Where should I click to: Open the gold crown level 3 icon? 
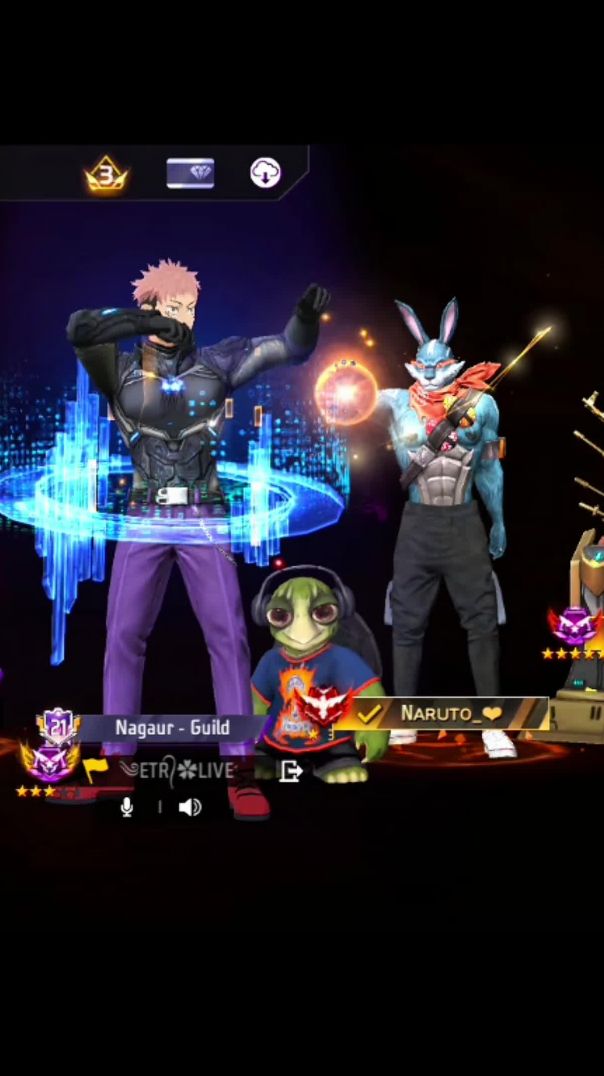pyautogui.click(x=105, y=175)
